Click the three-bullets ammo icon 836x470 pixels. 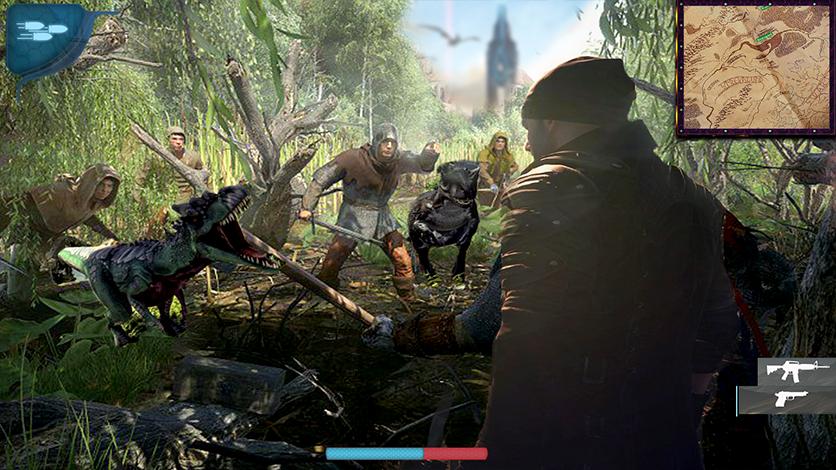(x=40, y=31)
